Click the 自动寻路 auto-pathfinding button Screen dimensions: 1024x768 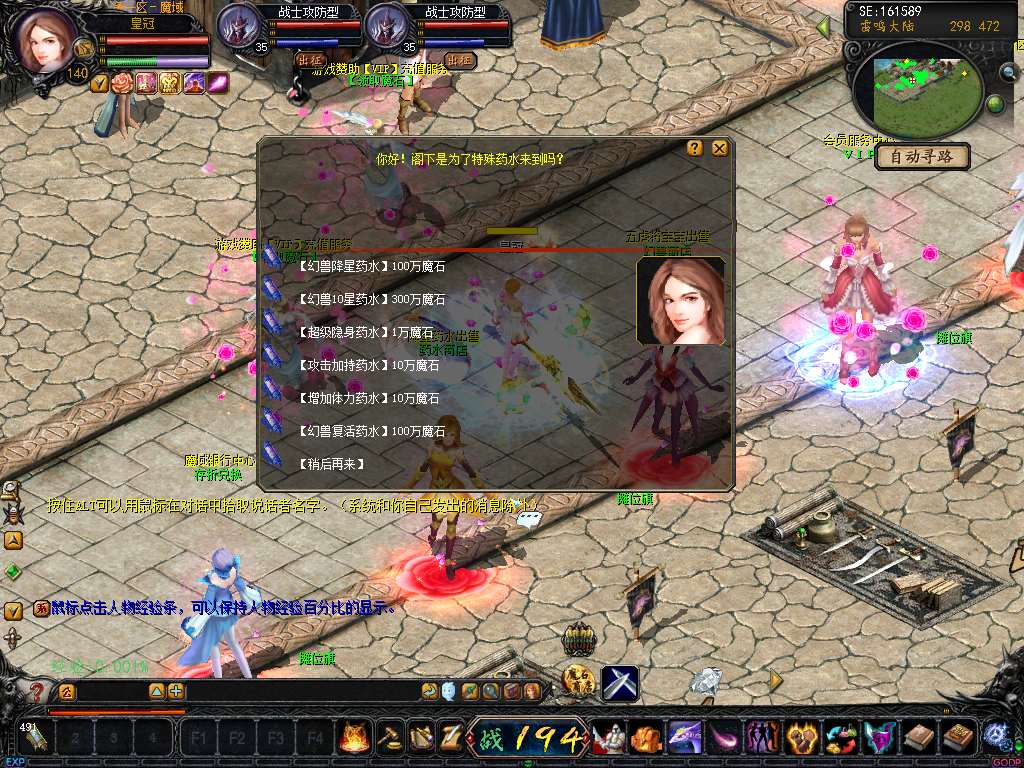click(x=924, y=157)
